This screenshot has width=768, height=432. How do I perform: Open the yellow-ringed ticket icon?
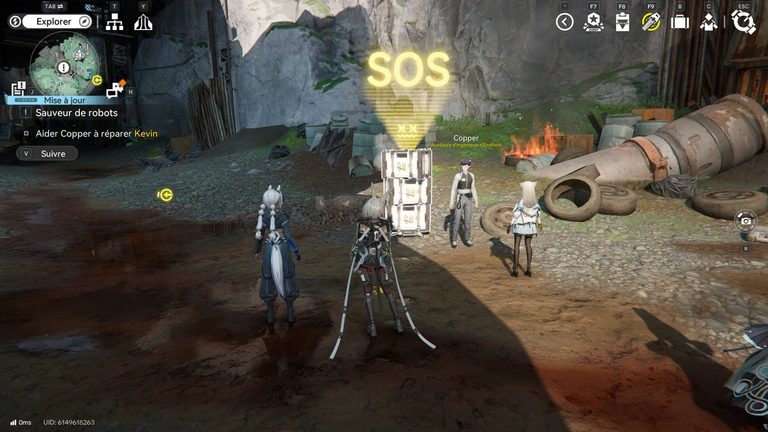click(x=651, y=22)
